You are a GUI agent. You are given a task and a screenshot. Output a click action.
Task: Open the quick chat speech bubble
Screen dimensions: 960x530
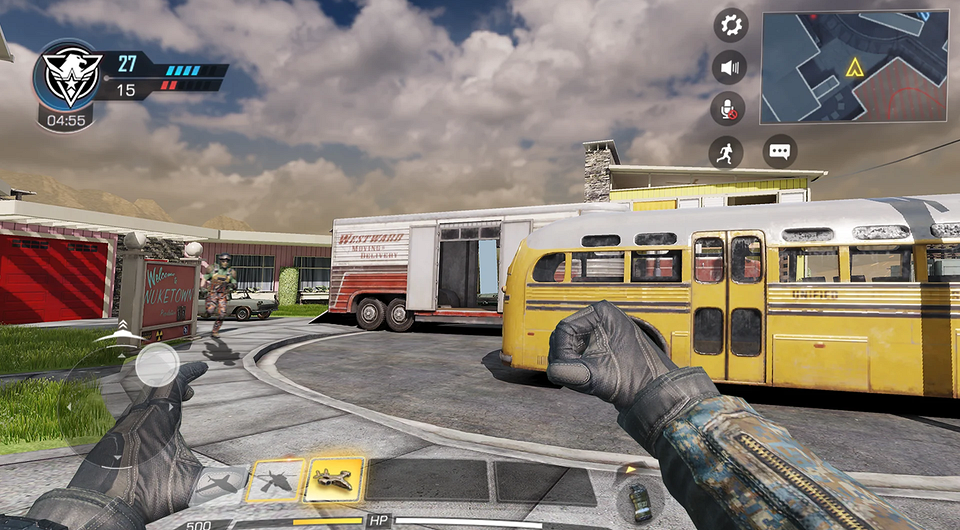pos(779,152)
